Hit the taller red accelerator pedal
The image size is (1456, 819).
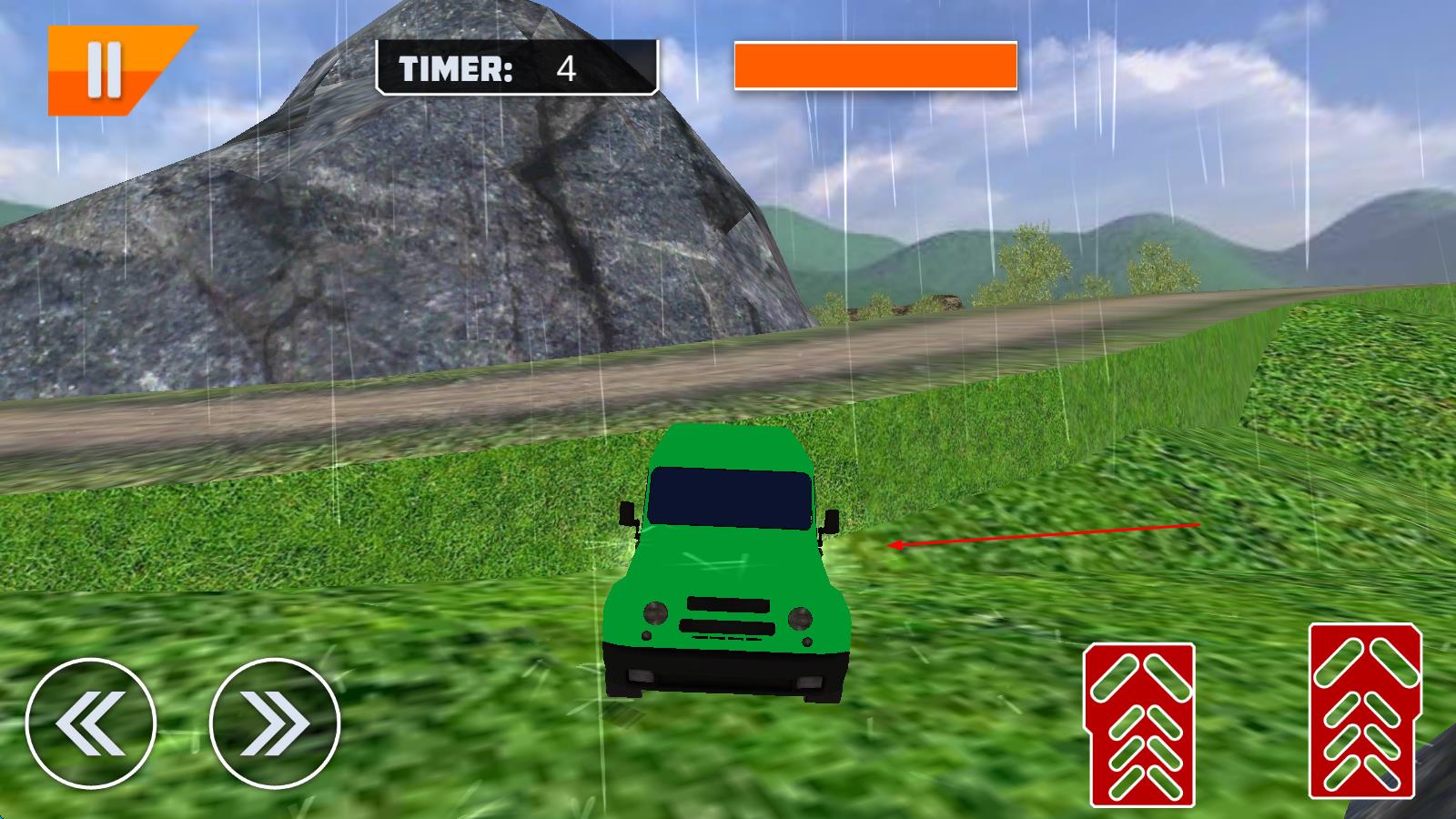point(1364,712)
